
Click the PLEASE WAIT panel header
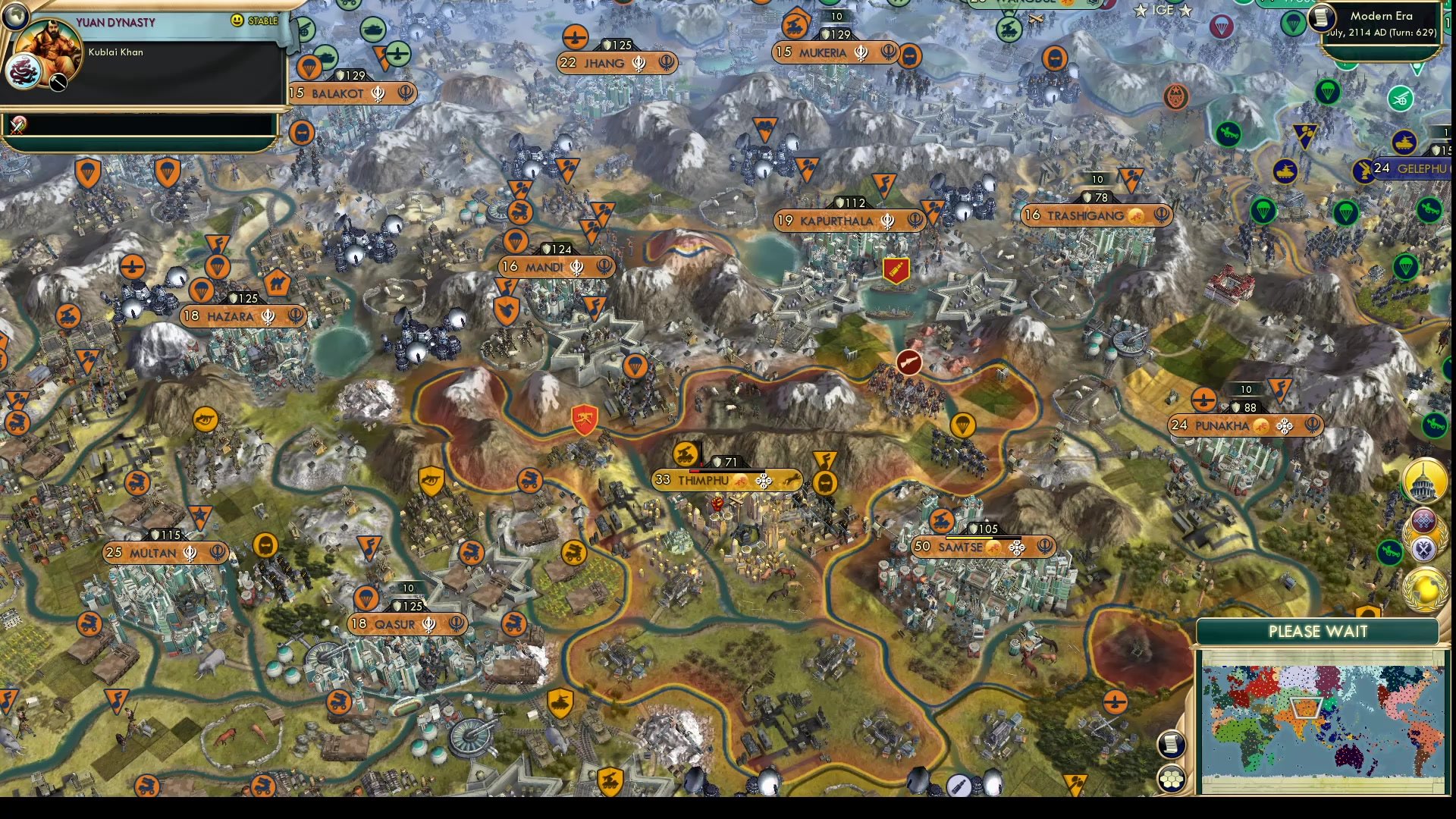point(1317,630)
